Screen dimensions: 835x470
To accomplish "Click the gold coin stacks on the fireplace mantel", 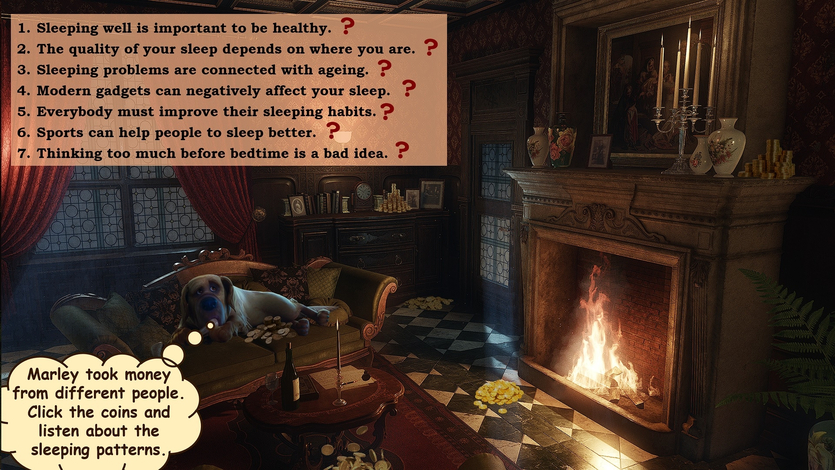I will pyautogui.click(x=770, y=160).
